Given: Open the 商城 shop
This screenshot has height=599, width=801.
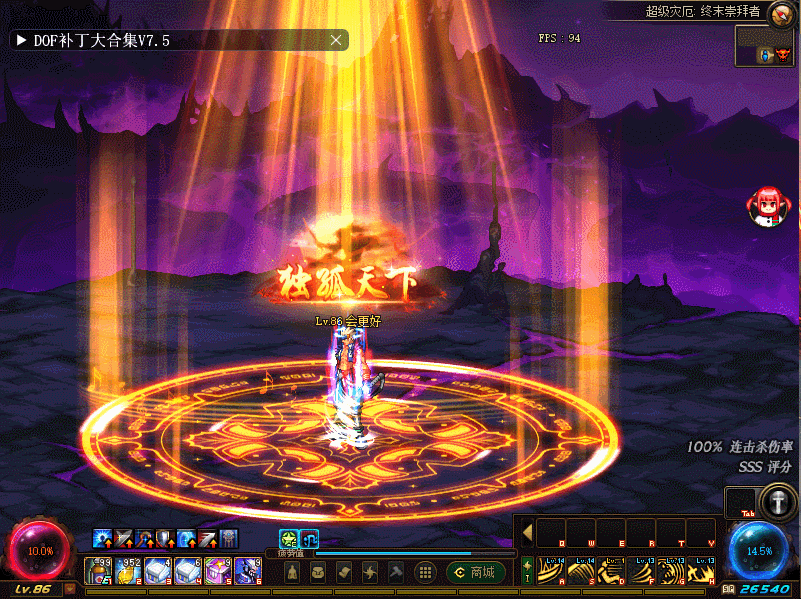Looking at the screenshot, I should pyautogui.click(x=477, y=572).
